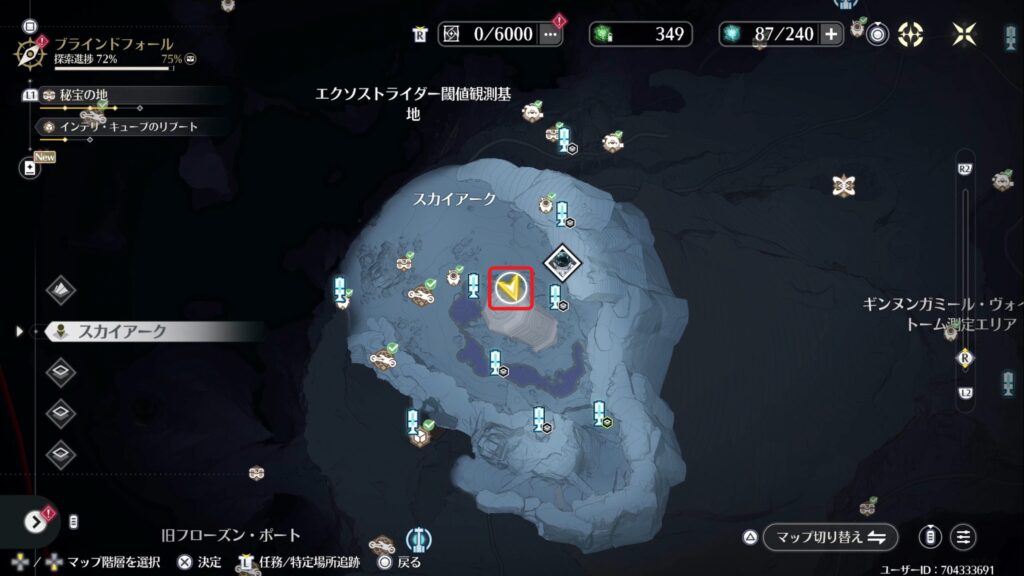Open the 75% exploration reward chest icon
This screenshot has height=576, width=1024.
click(190, 60)
